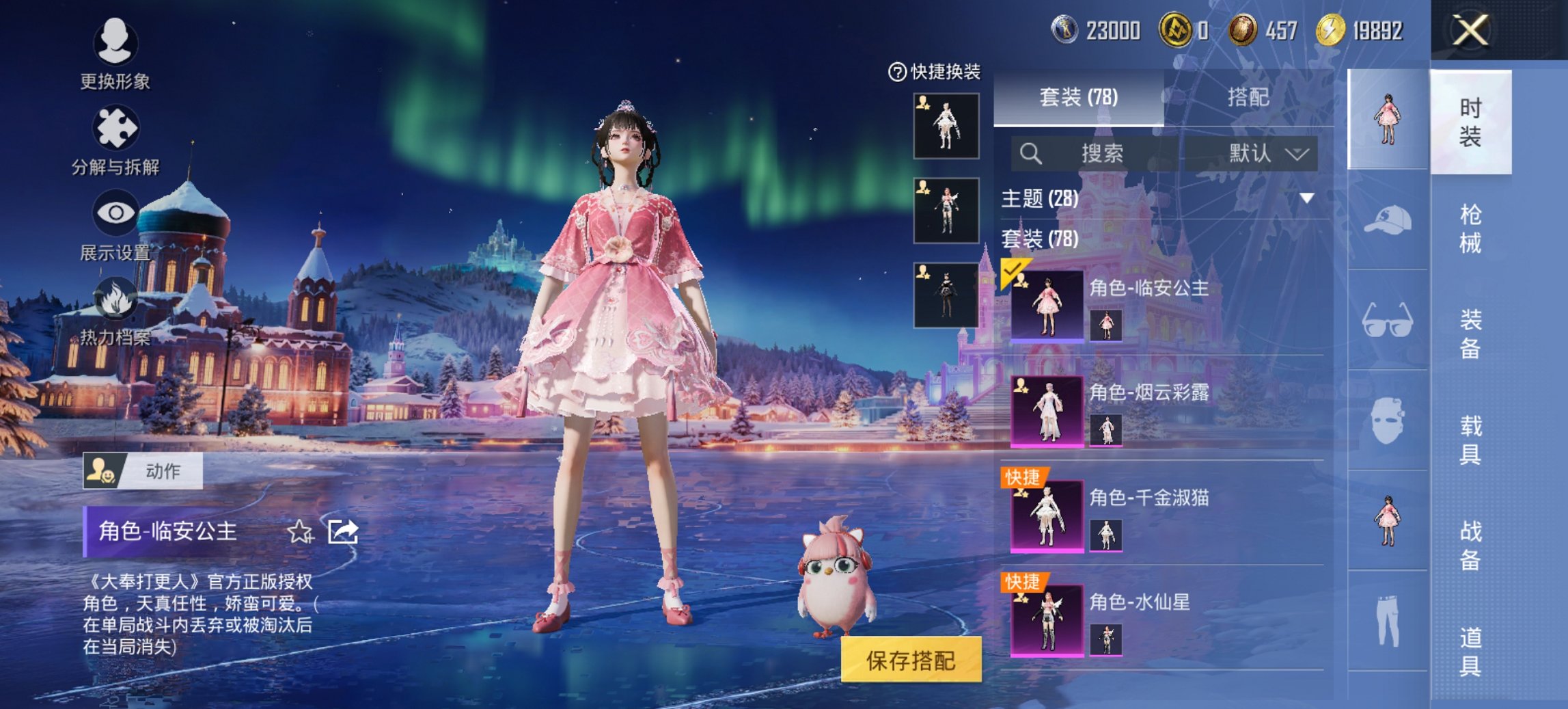Share the outfit with the arrow icon
1568x709 pixels.
click(343, 531)
